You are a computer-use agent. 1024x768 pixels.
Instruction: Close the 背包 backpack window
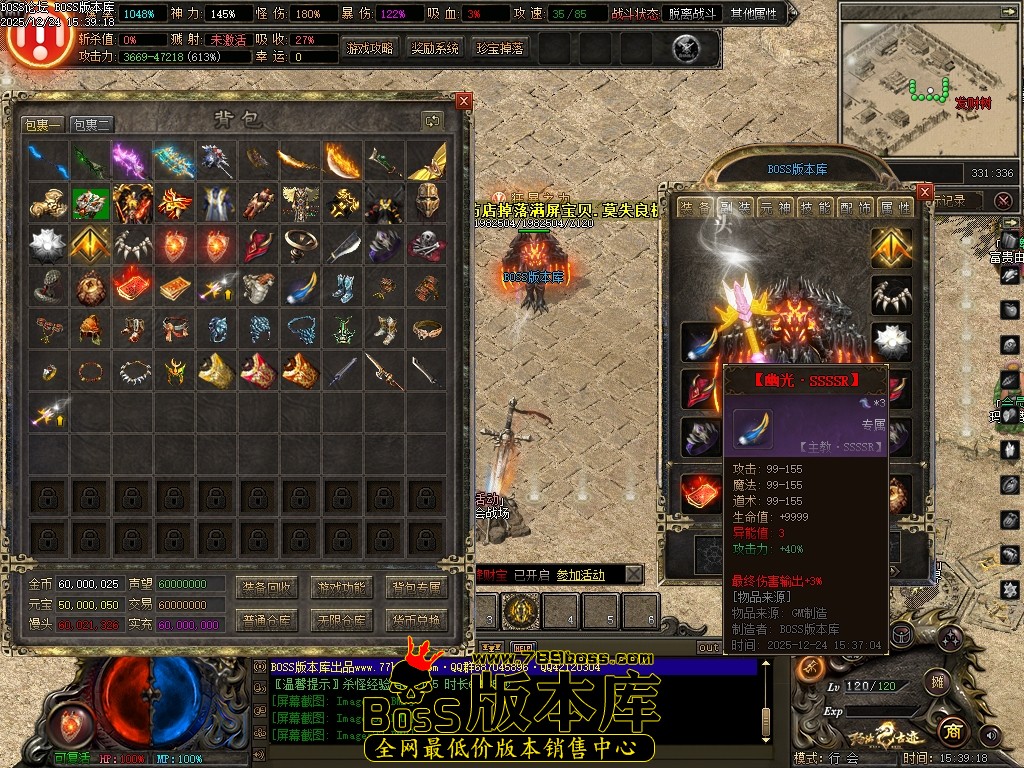point(463,101)
